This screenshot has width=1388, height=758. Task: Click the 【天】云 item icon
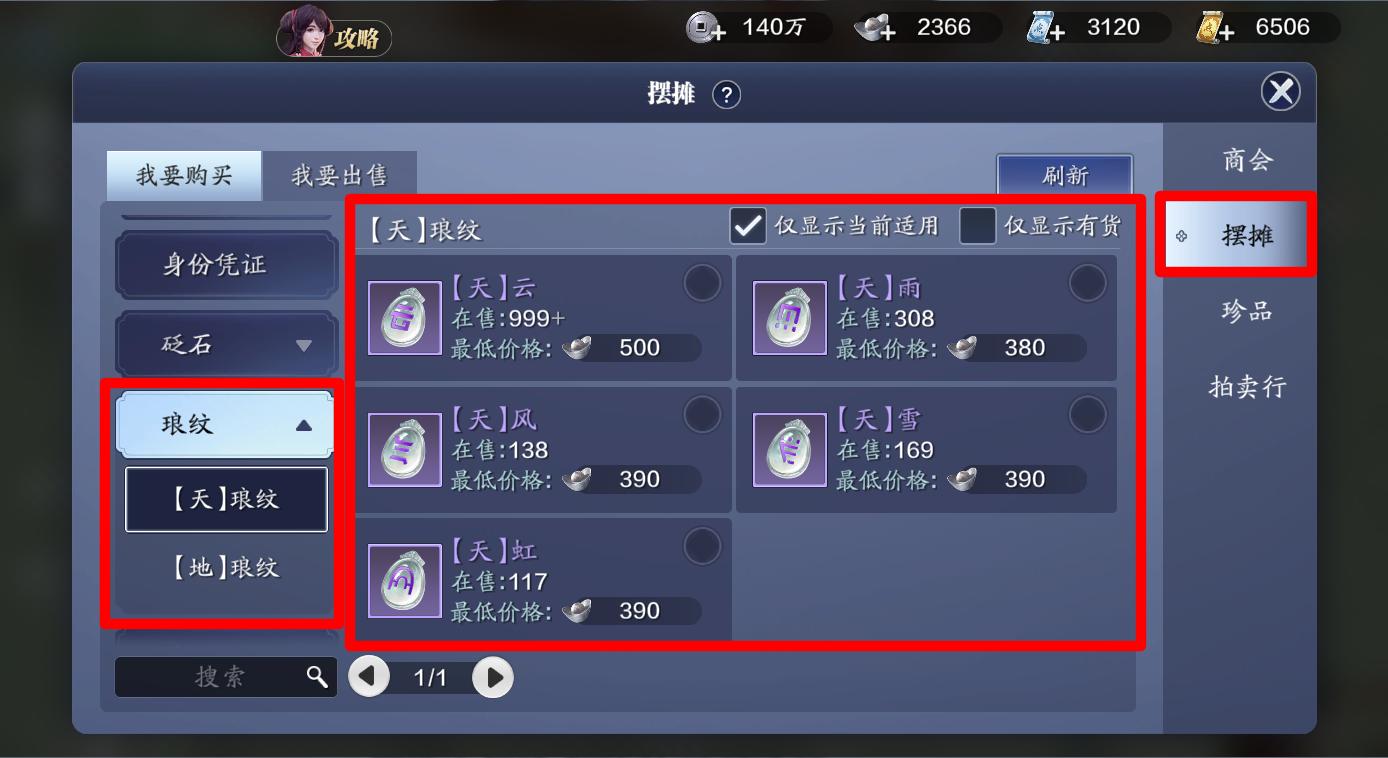tap(404, 316)
